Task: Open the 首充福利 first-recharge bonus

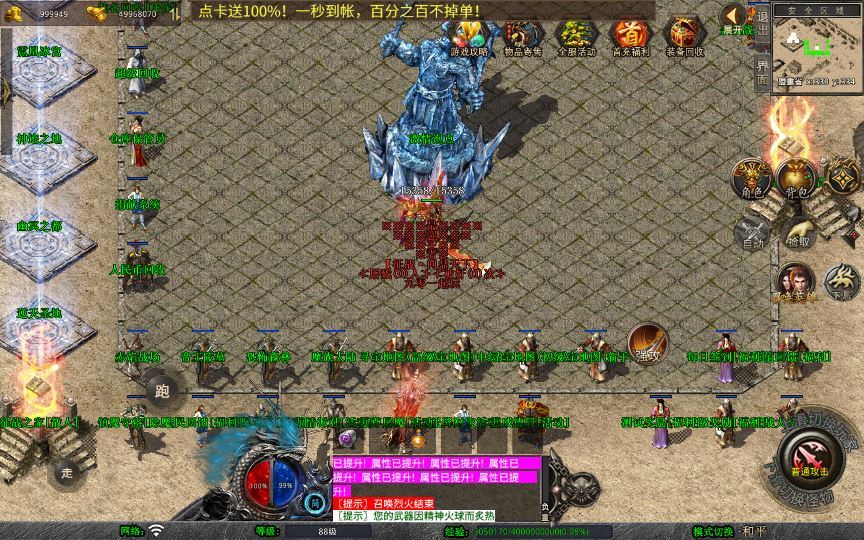Action: pyautogui.click(x=629, y=38)
